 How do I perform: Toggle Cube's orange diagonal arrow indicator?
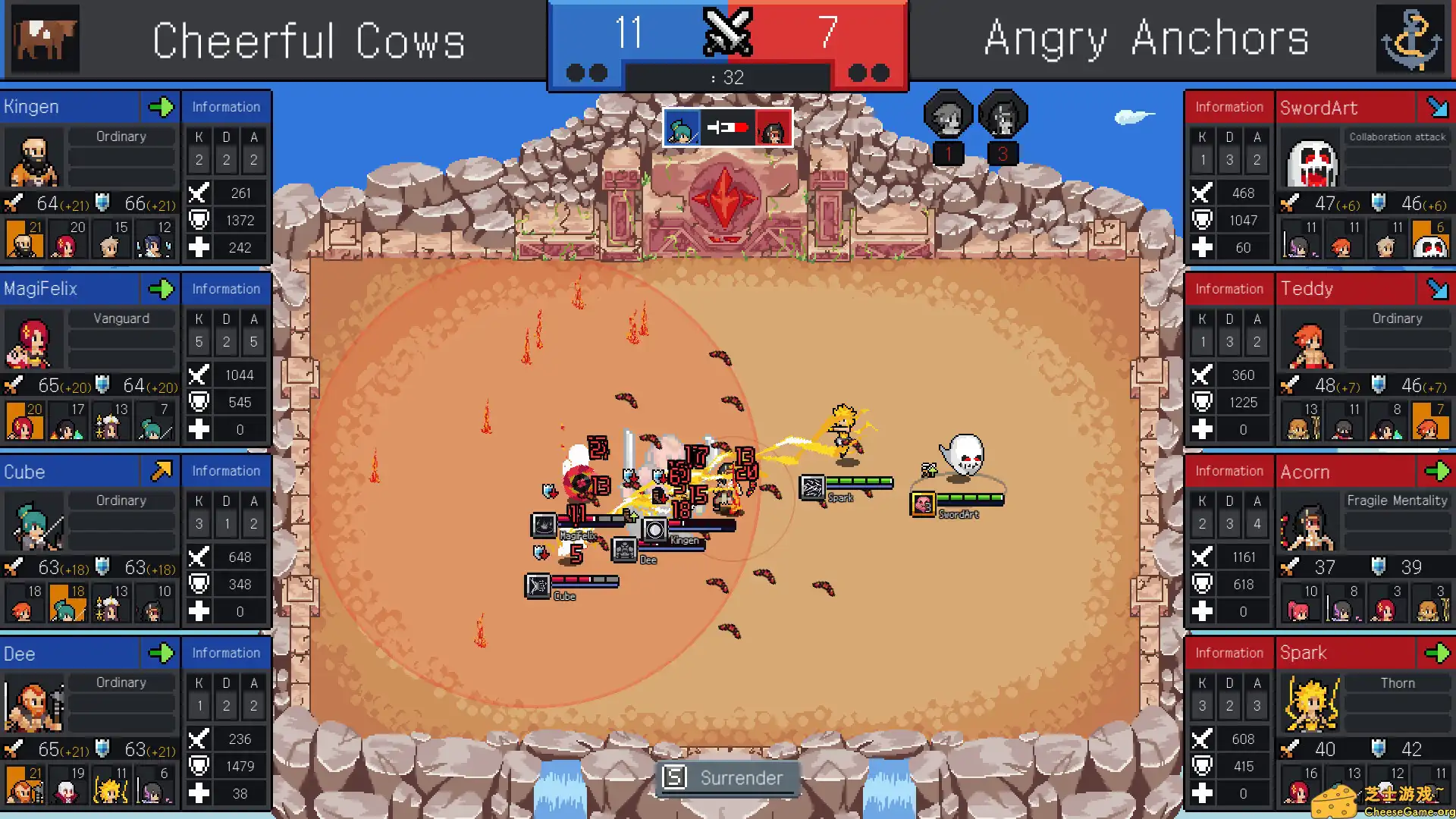point(162,471)
